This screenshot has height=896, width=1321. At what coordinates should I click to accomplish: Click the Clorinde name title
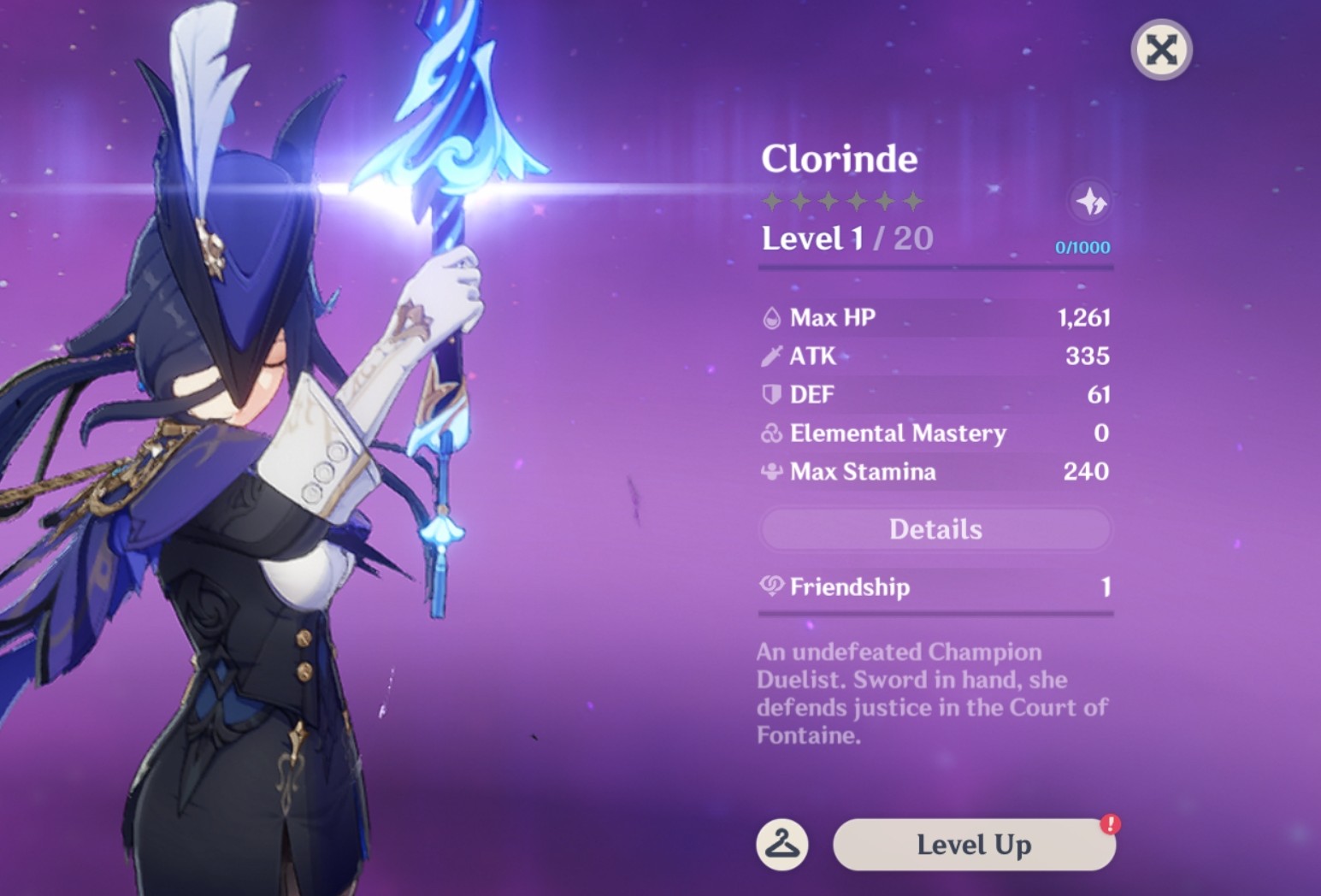(840, 159)
